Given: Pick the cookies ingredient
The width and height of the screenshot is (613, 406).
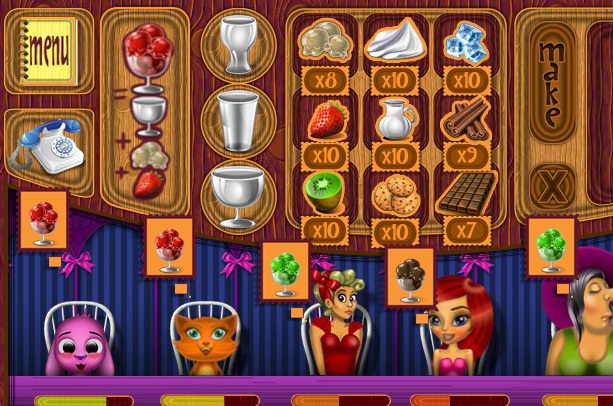Looking at the screenshot, I should click(395, 194).
